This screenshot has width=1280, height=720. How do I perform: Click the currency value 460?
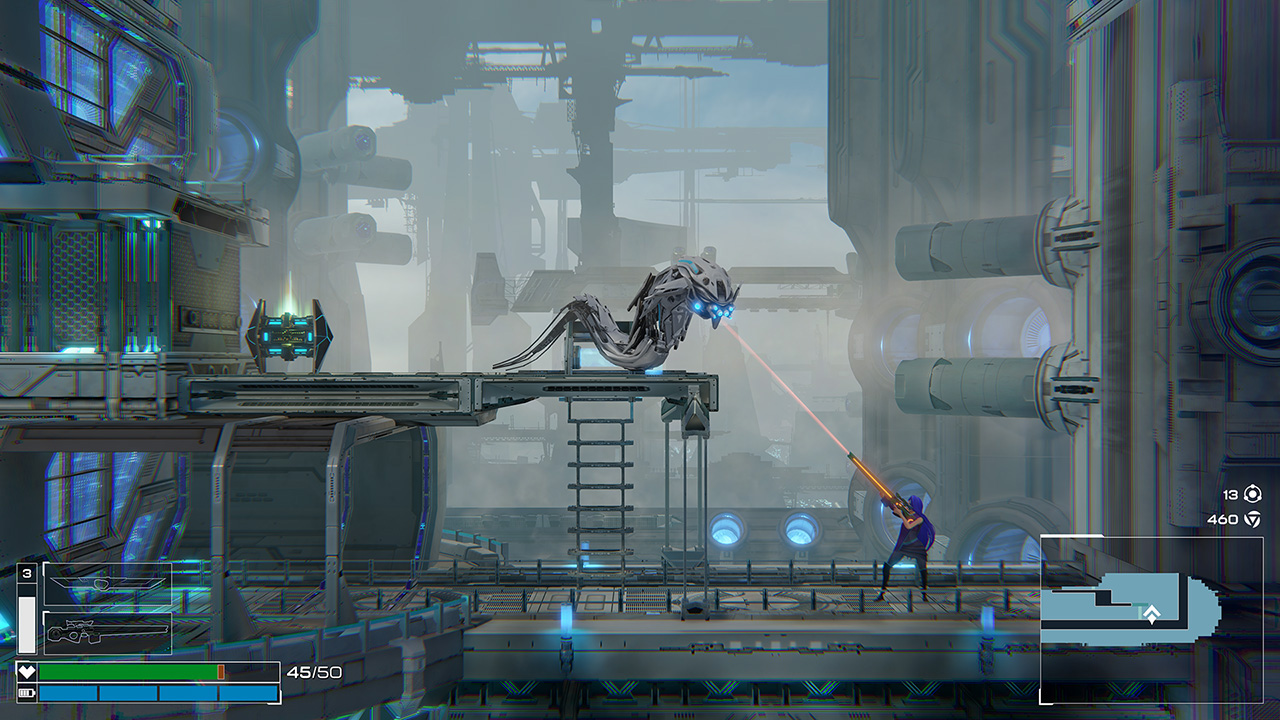(1224, 519)
